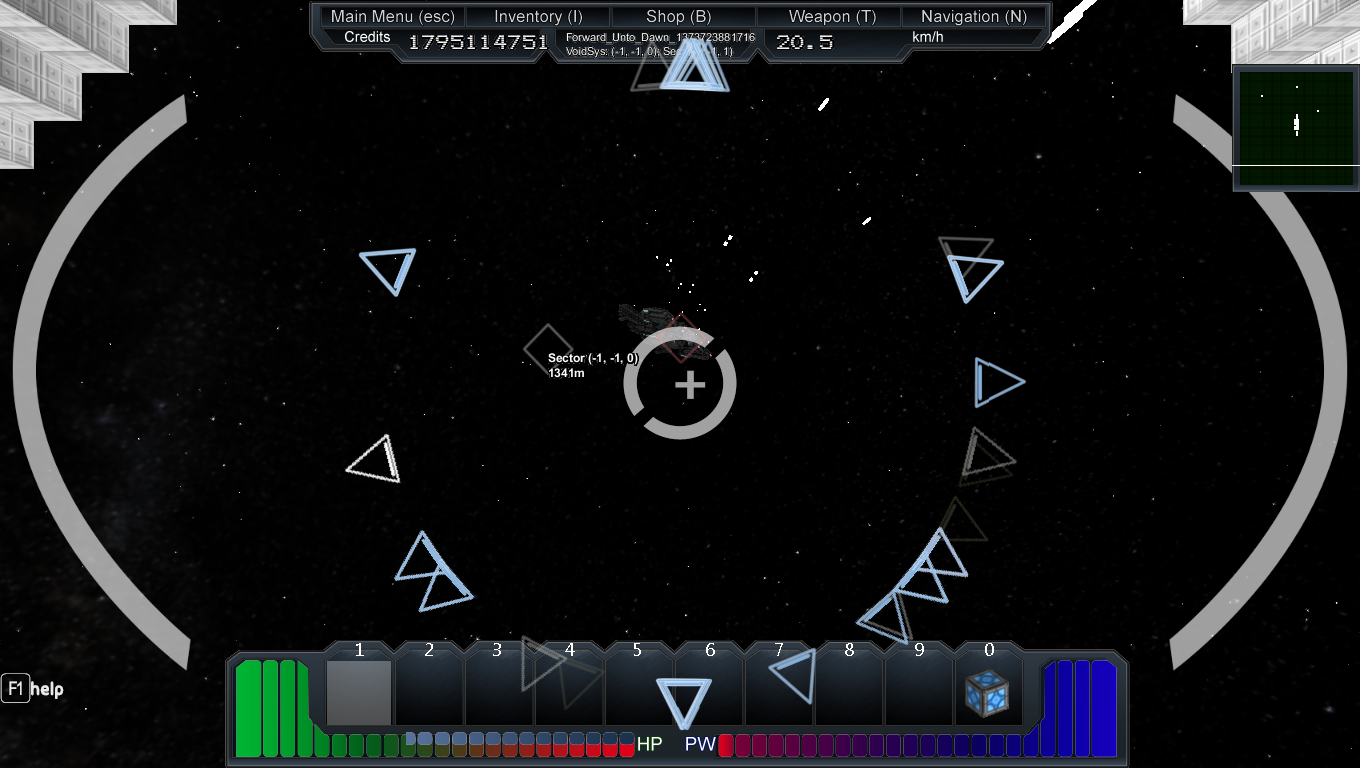Click the central crosshair reticle

[688, 385]
